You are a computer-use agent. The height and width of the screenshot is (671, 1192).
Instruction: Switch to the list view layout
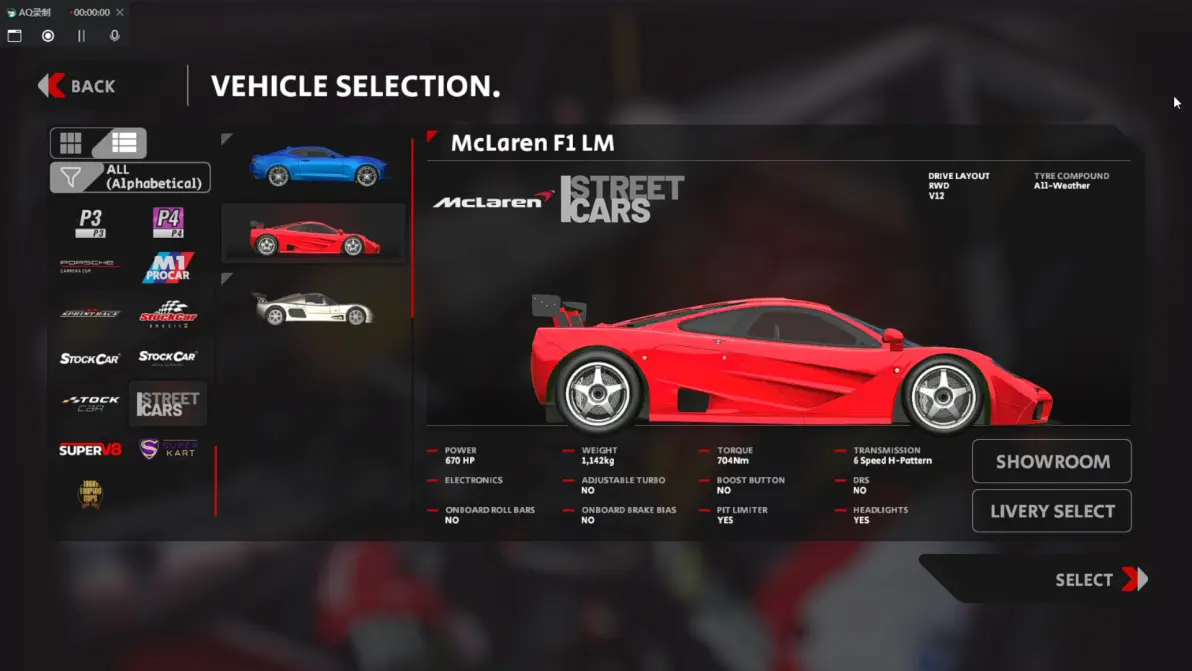(x=124, y=143)
